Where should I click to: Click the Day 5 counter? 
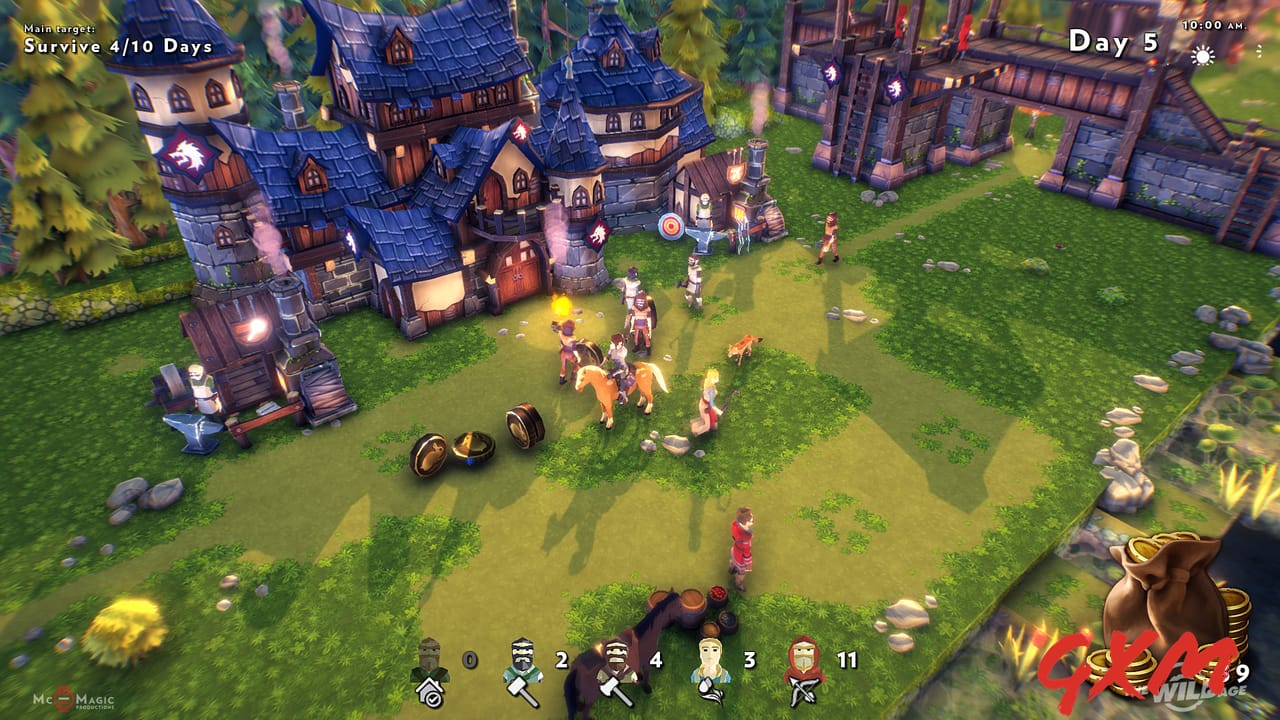[1114, 40]
